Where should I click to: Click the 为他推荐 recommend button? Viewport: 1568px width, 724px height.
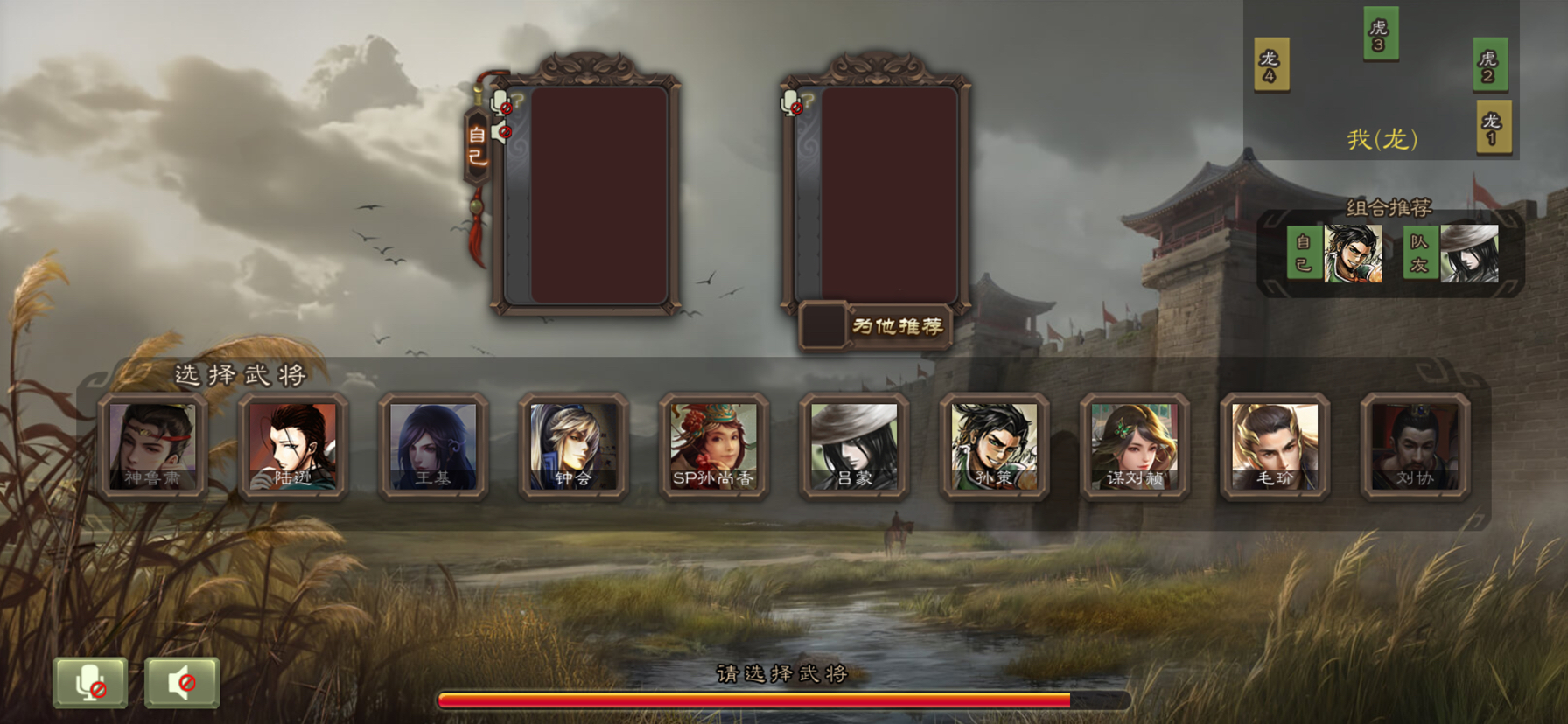point(896,326)
